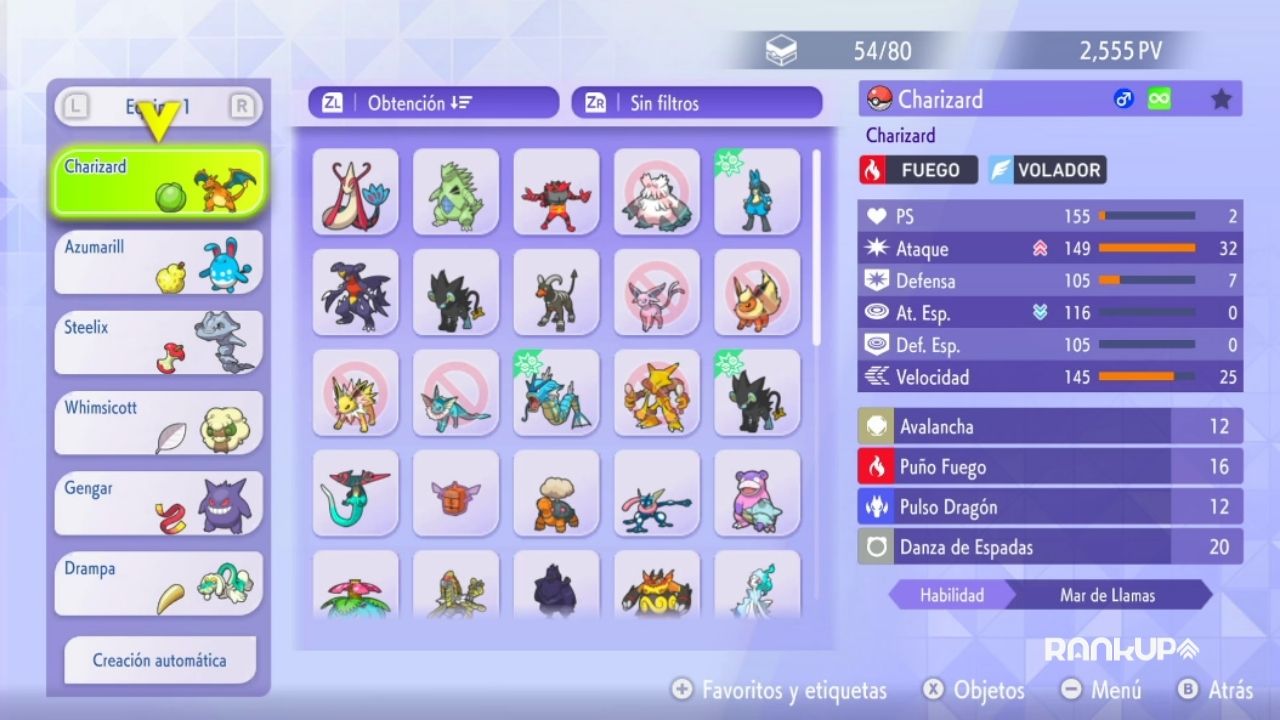
Task: Choose the Azumarill team slot
Action: click(159, 262)
